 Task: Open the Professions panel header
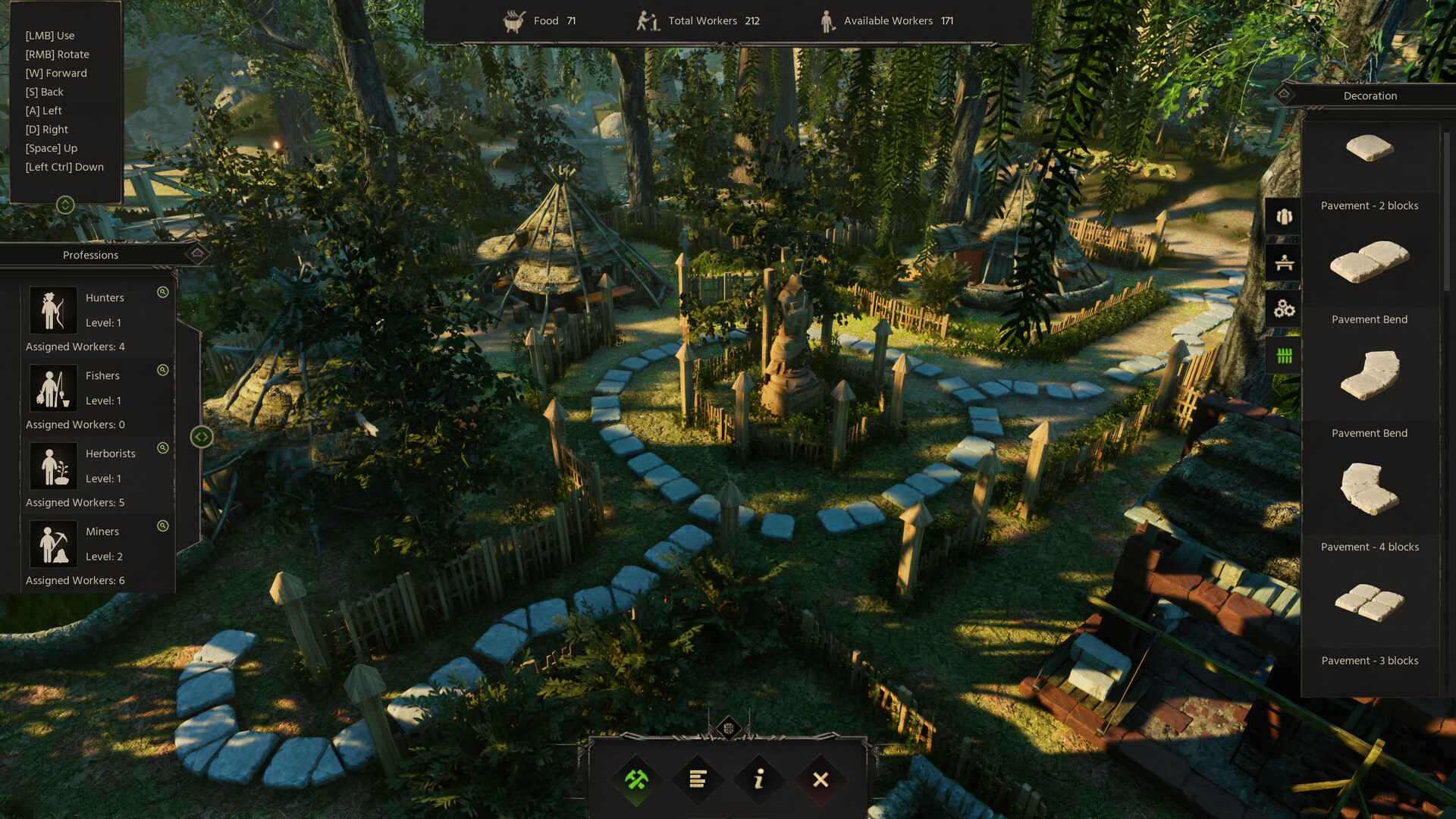(x=90, y=255)
